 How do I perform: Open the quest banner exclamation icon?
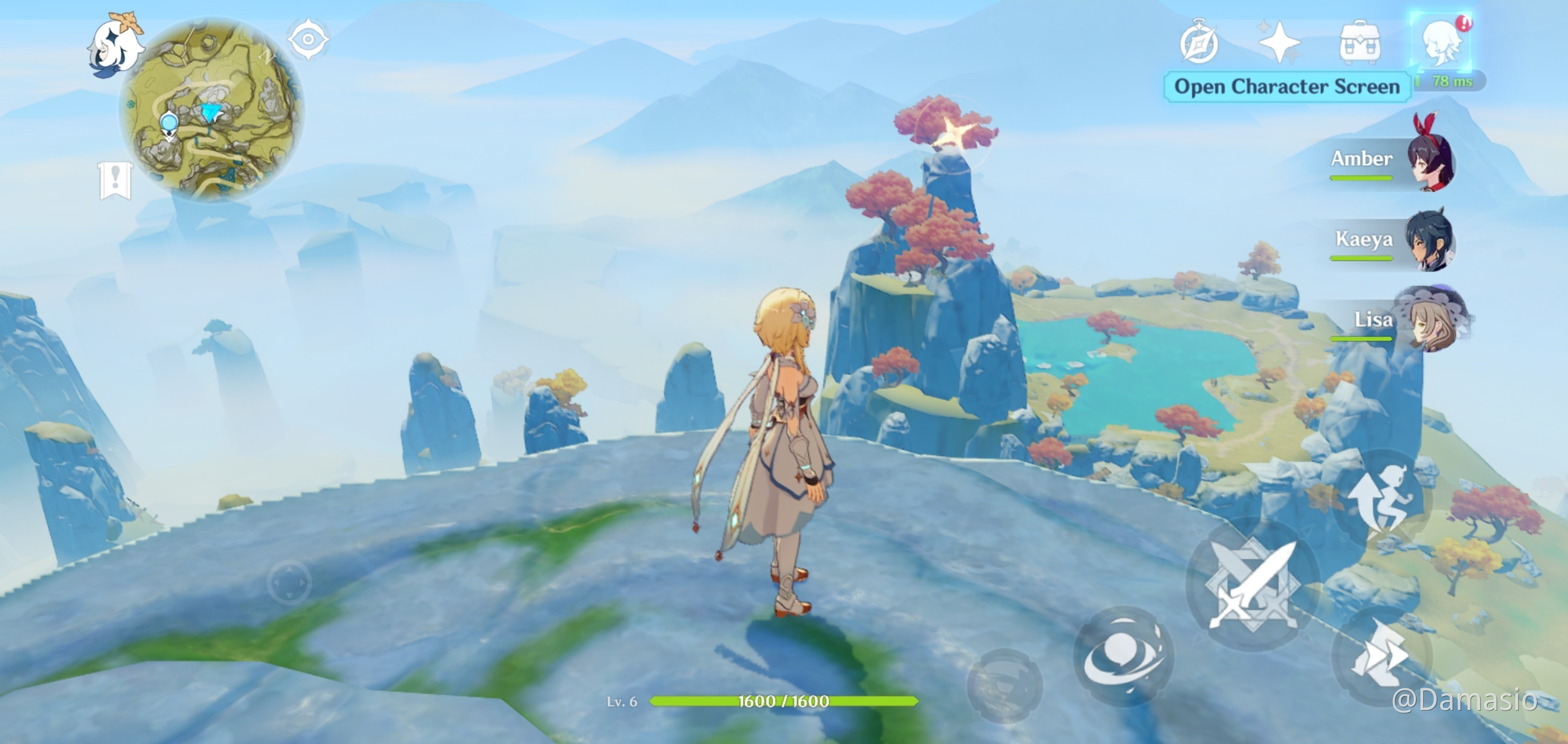click(115, 180)
